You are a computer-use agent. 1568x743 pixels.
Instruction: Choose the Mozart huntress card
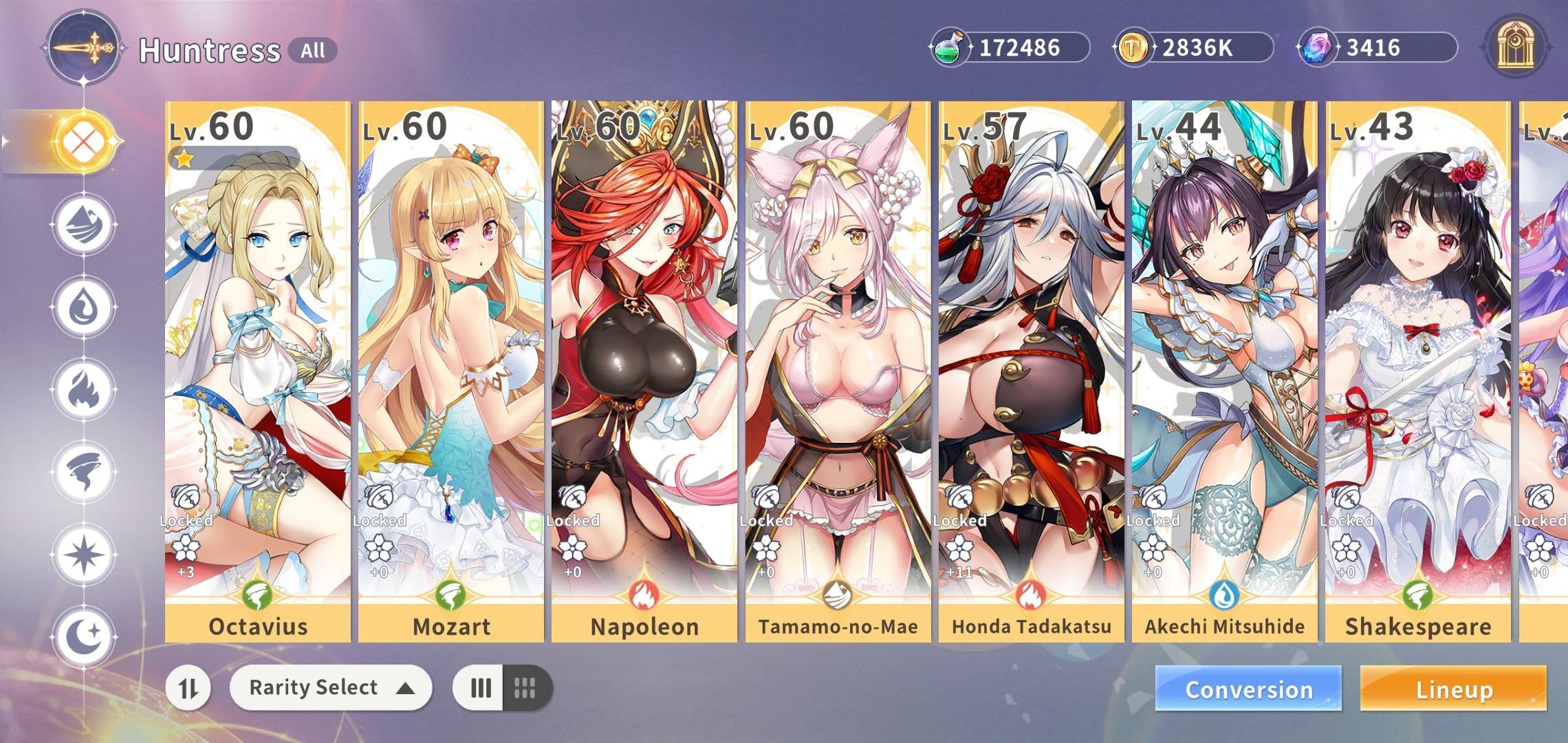click(x=450, y=371)
